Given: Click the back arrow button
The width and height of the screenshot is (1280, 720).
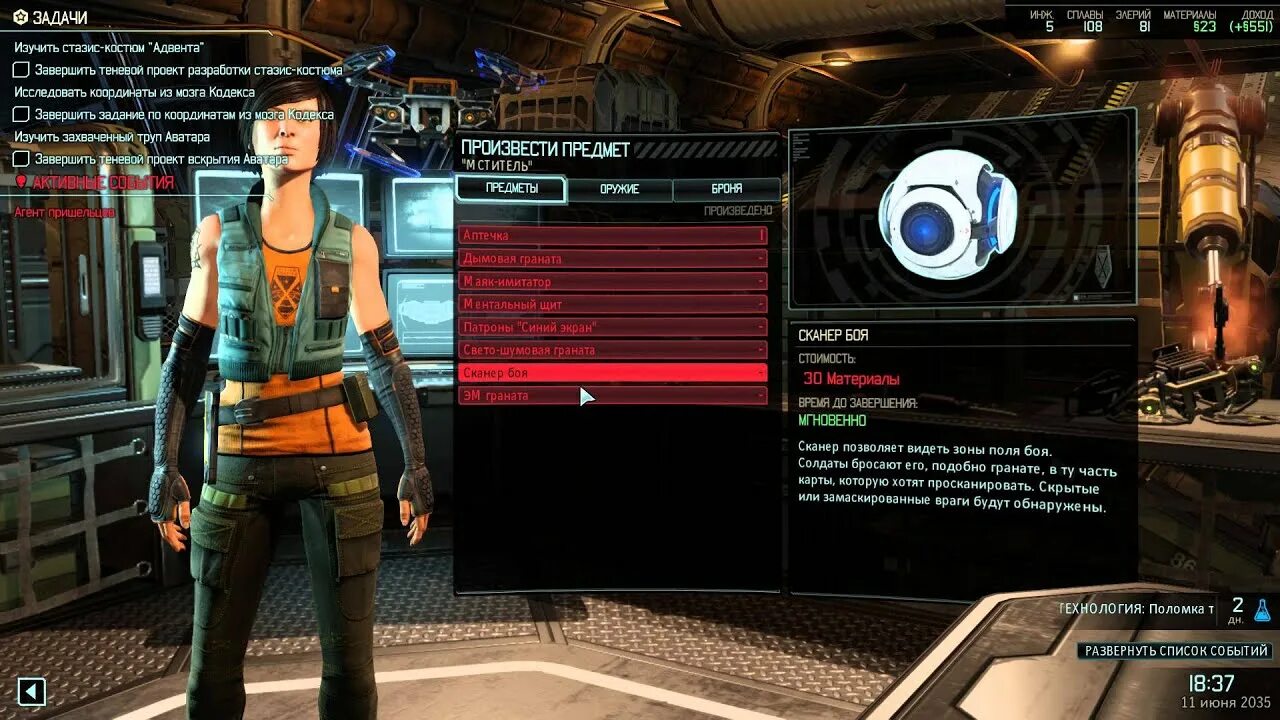Looking at the screenshot, I should [32, 691].
